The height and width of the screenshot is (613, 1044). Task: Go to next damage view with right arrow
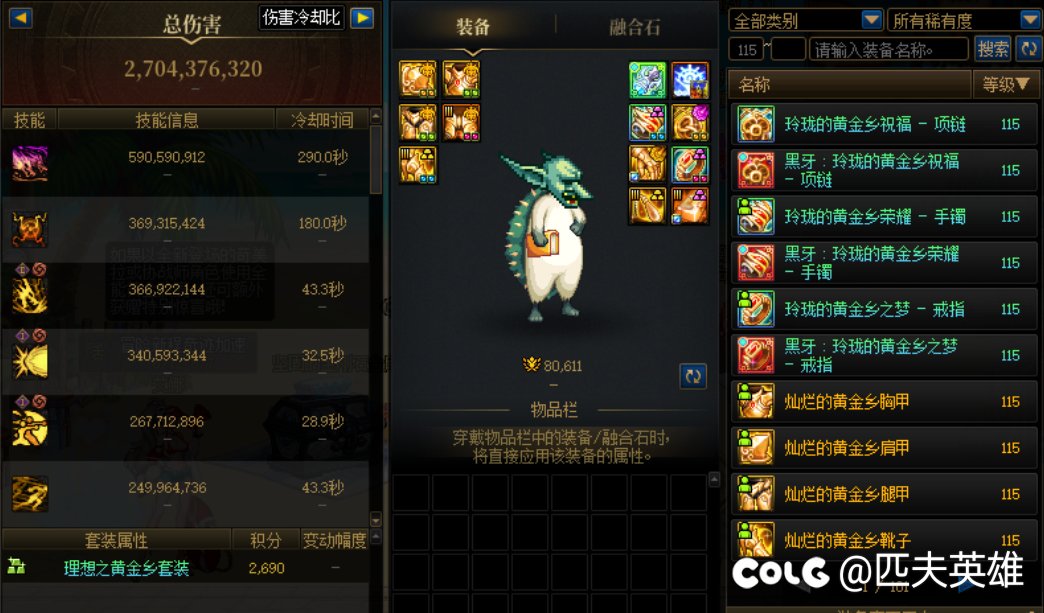[361, 18]
